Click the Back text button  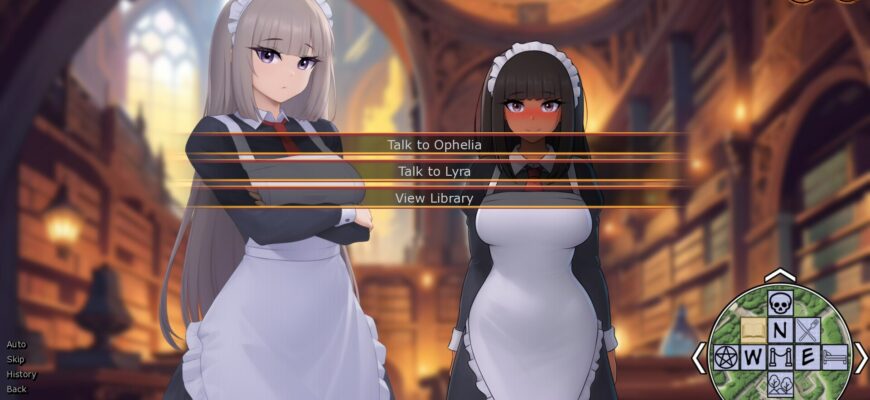point(17,389)
